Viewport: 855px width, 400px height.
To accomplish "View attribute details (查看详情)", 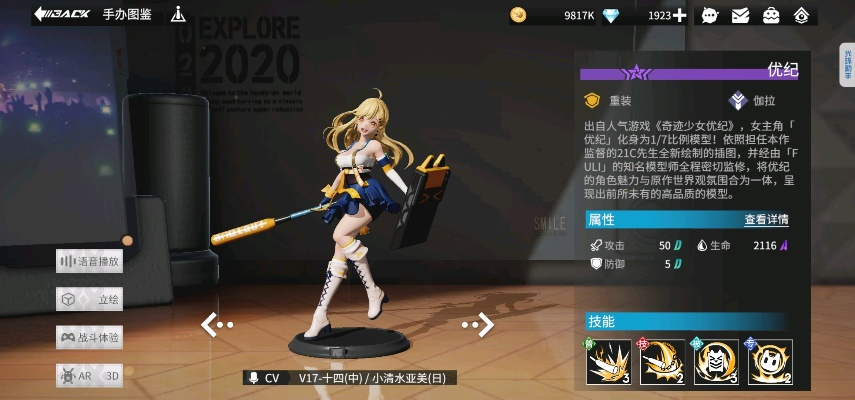I will [766, 220].
